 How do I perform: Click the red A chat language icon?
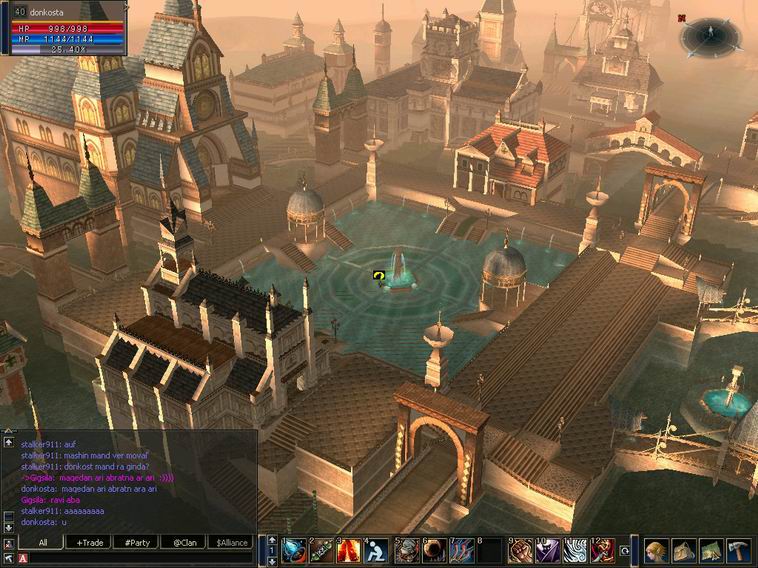click(22, 560)
